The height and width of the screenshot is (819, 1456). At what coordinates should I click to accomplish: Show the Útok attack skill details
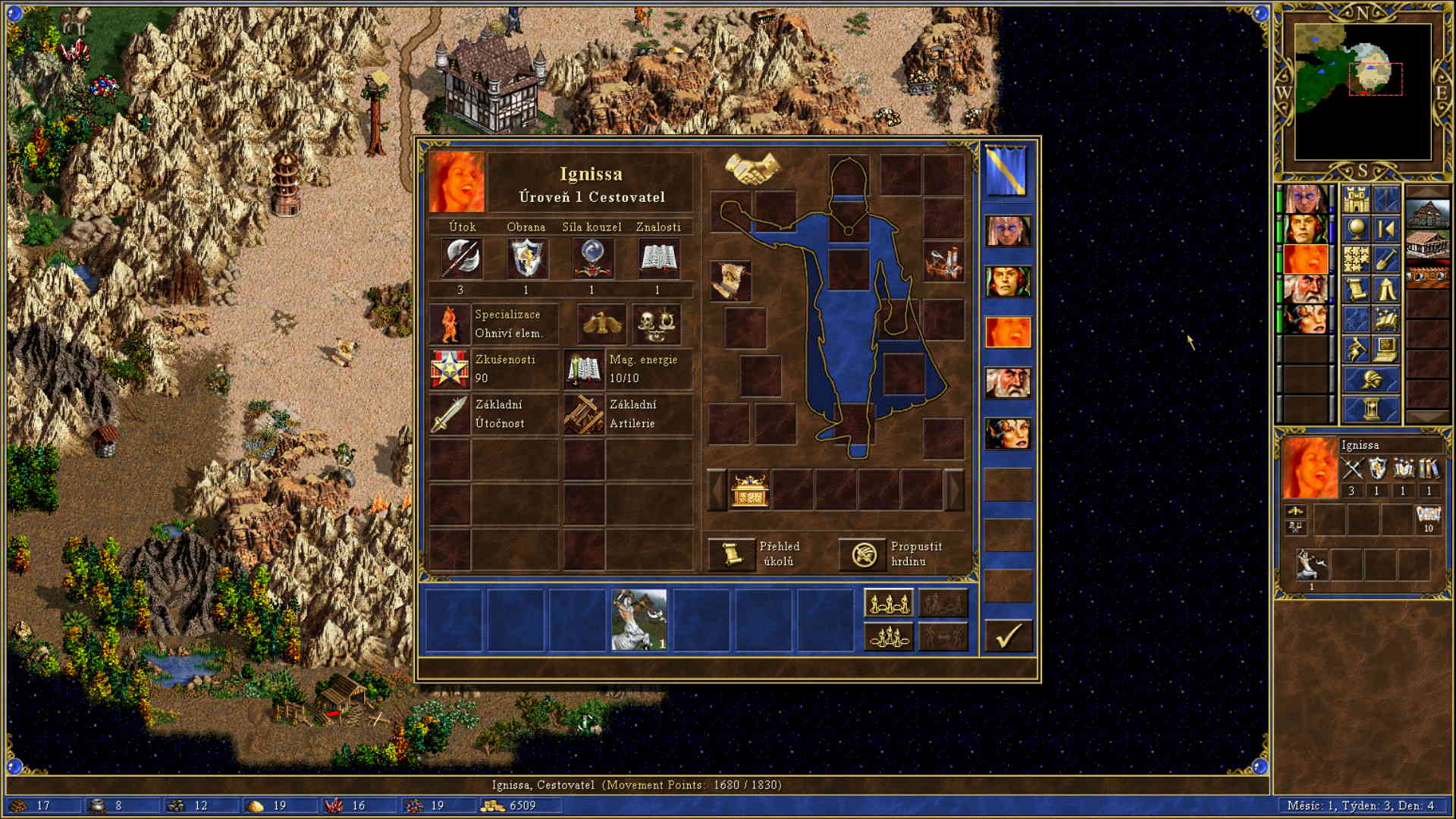tap(461, 259)
